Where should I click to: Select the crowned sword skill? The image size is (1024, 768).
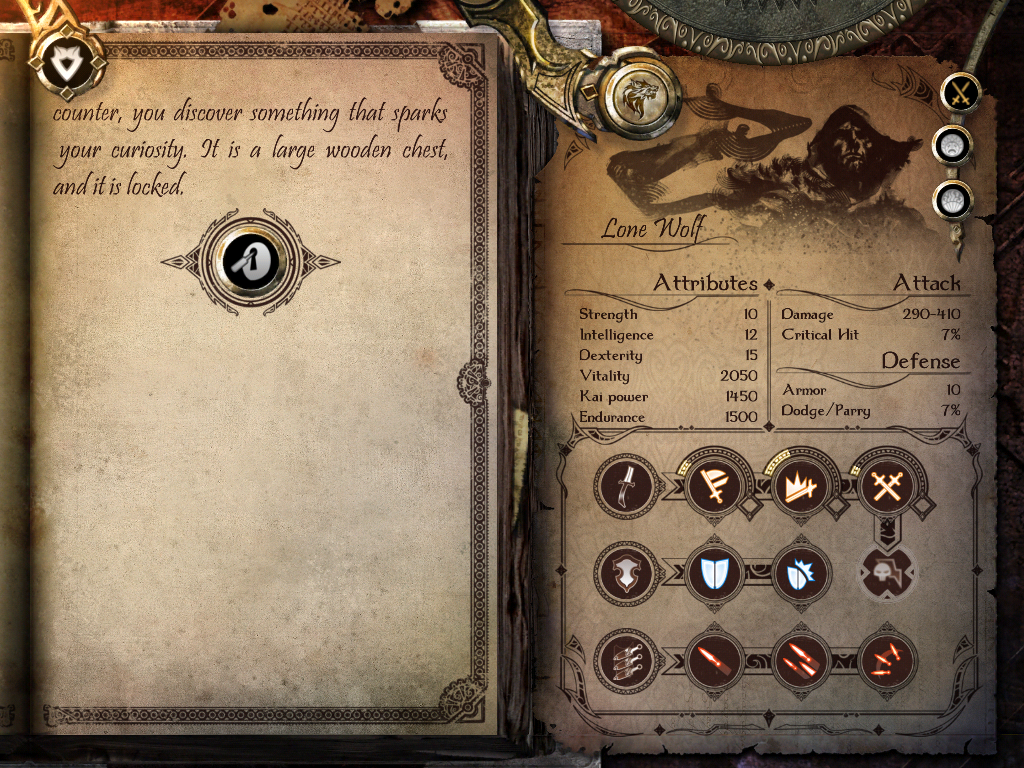[802, 487]
